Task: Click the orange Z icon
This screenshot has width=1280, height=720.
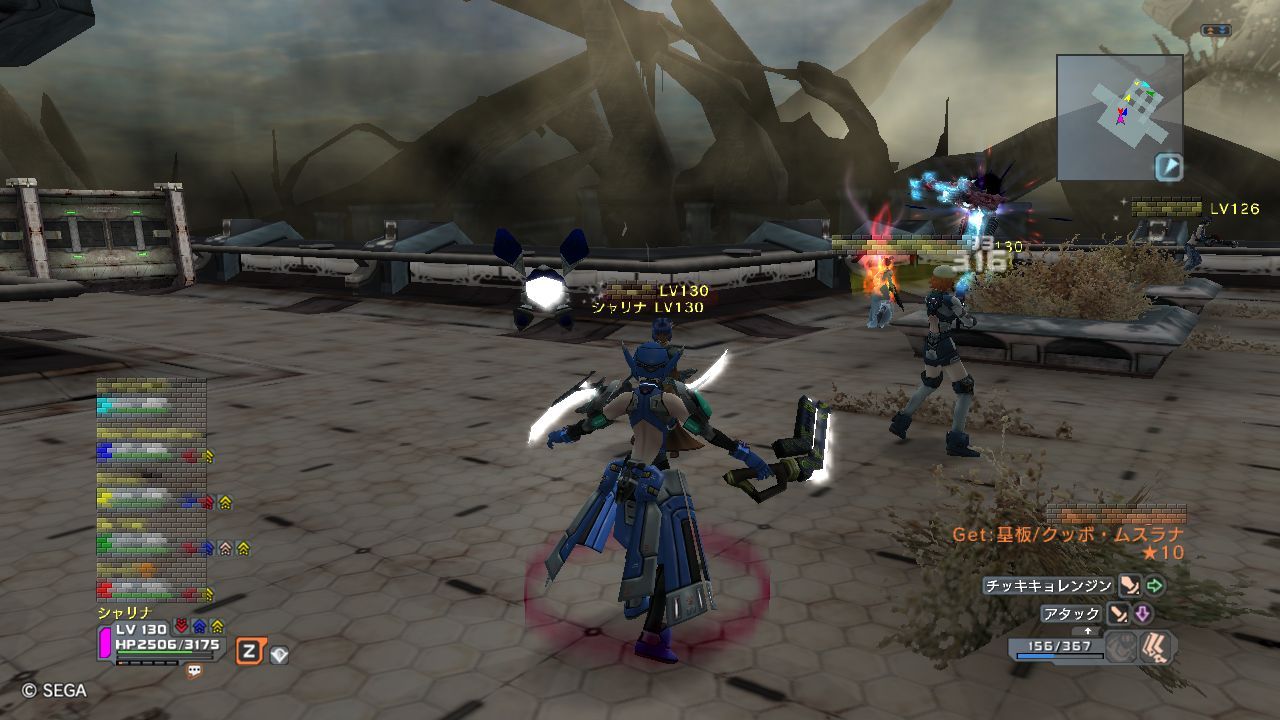Action: (248, 653)
